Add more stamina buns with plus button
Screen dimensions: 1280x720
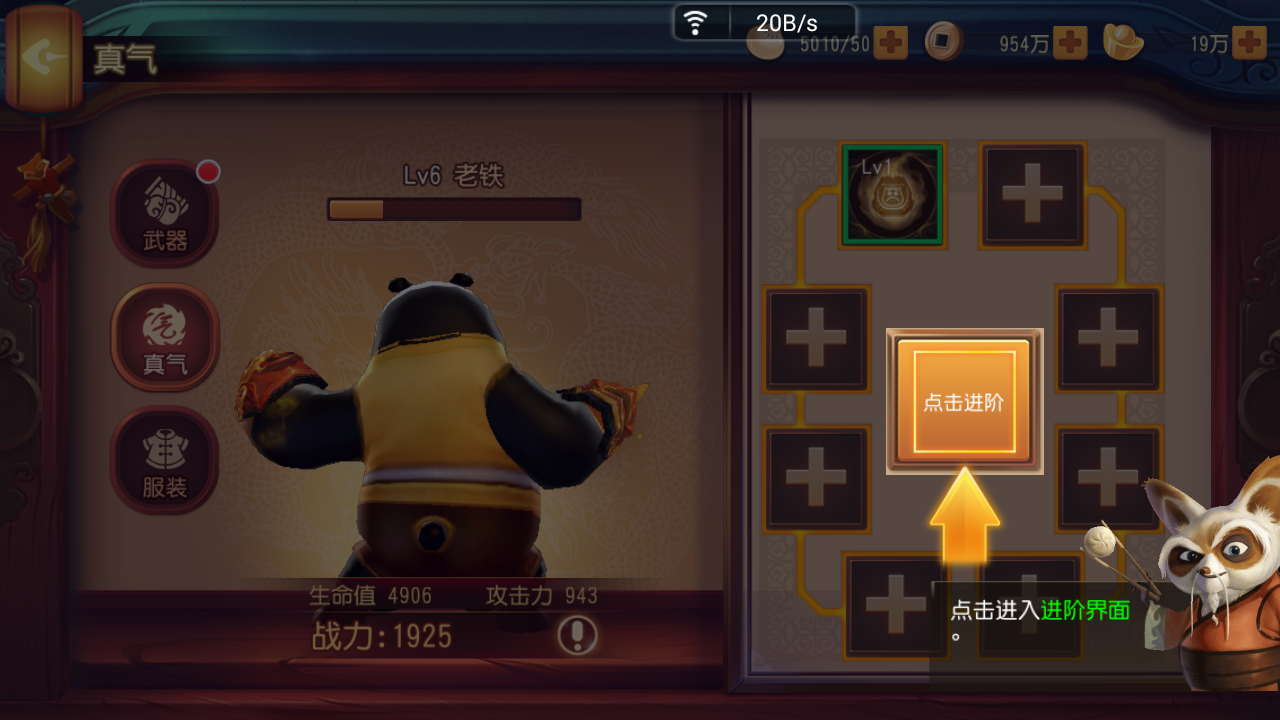click(x=890, y=43)
